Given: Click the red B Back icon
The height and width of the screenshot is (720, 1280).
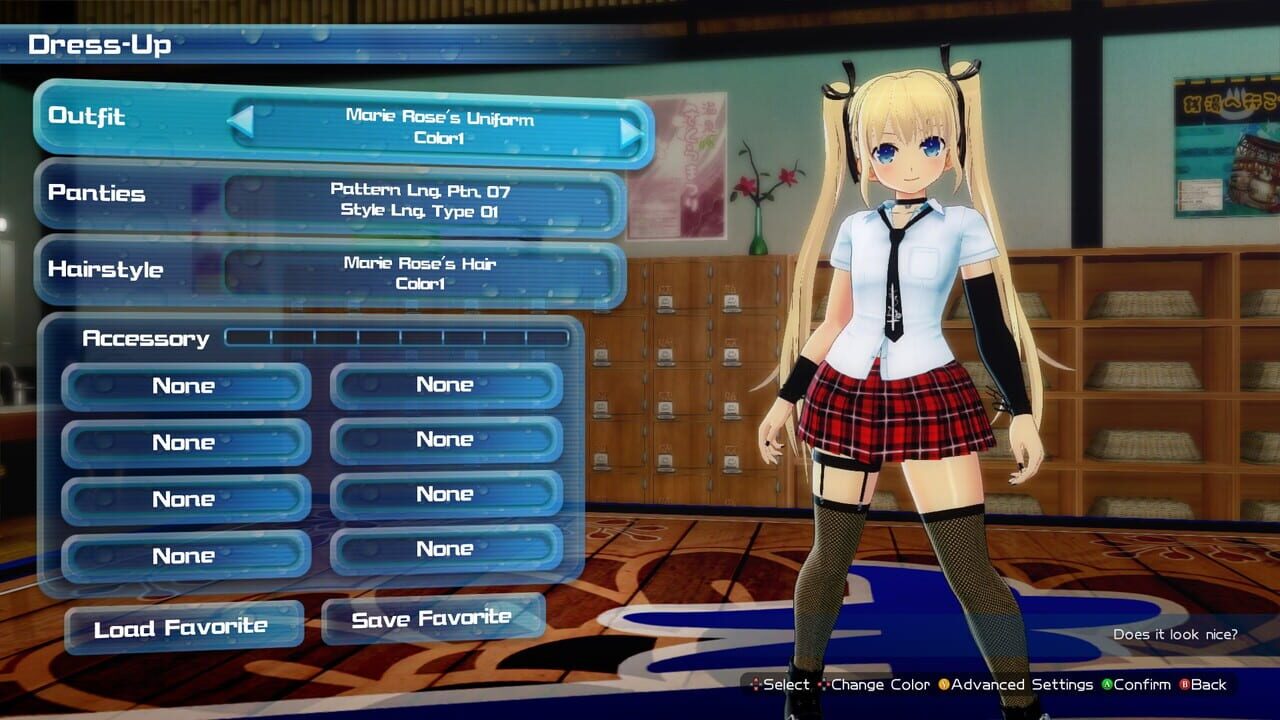Looking at the screenshot, I should tap(1186, 685).
